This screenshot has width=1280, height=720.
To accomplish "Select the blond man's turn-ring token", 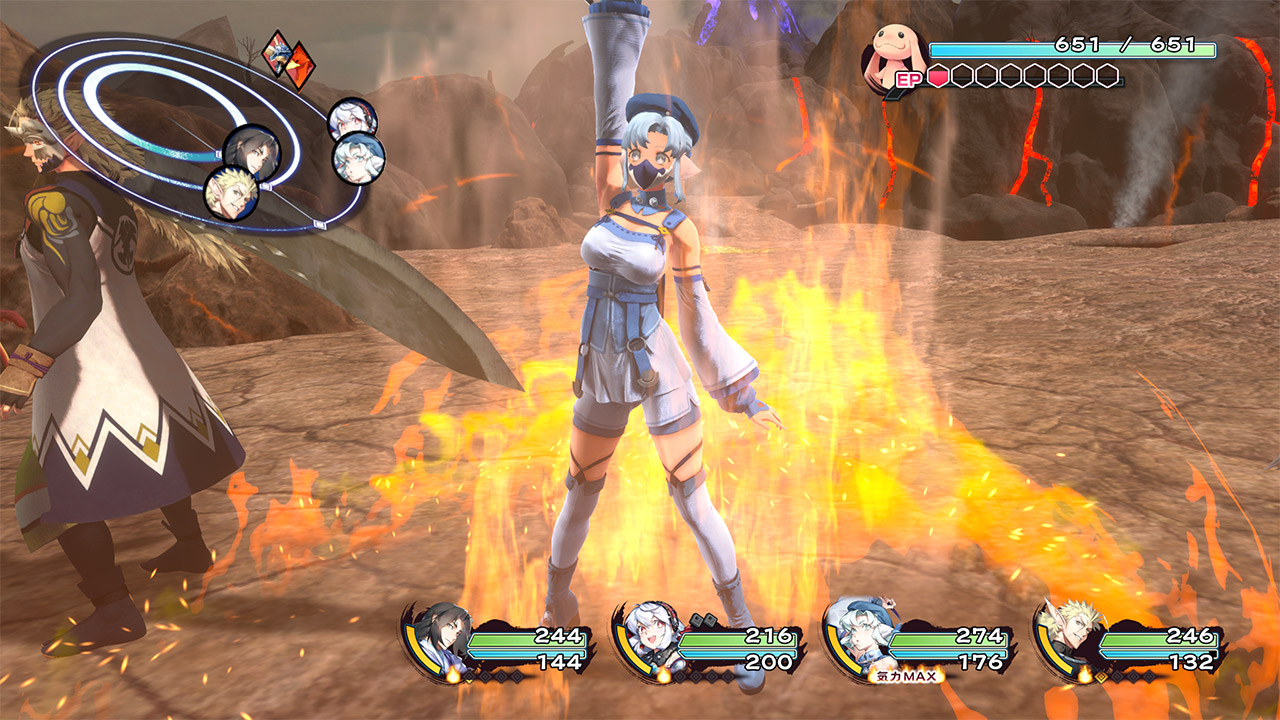I will click(x=231, y=194).
